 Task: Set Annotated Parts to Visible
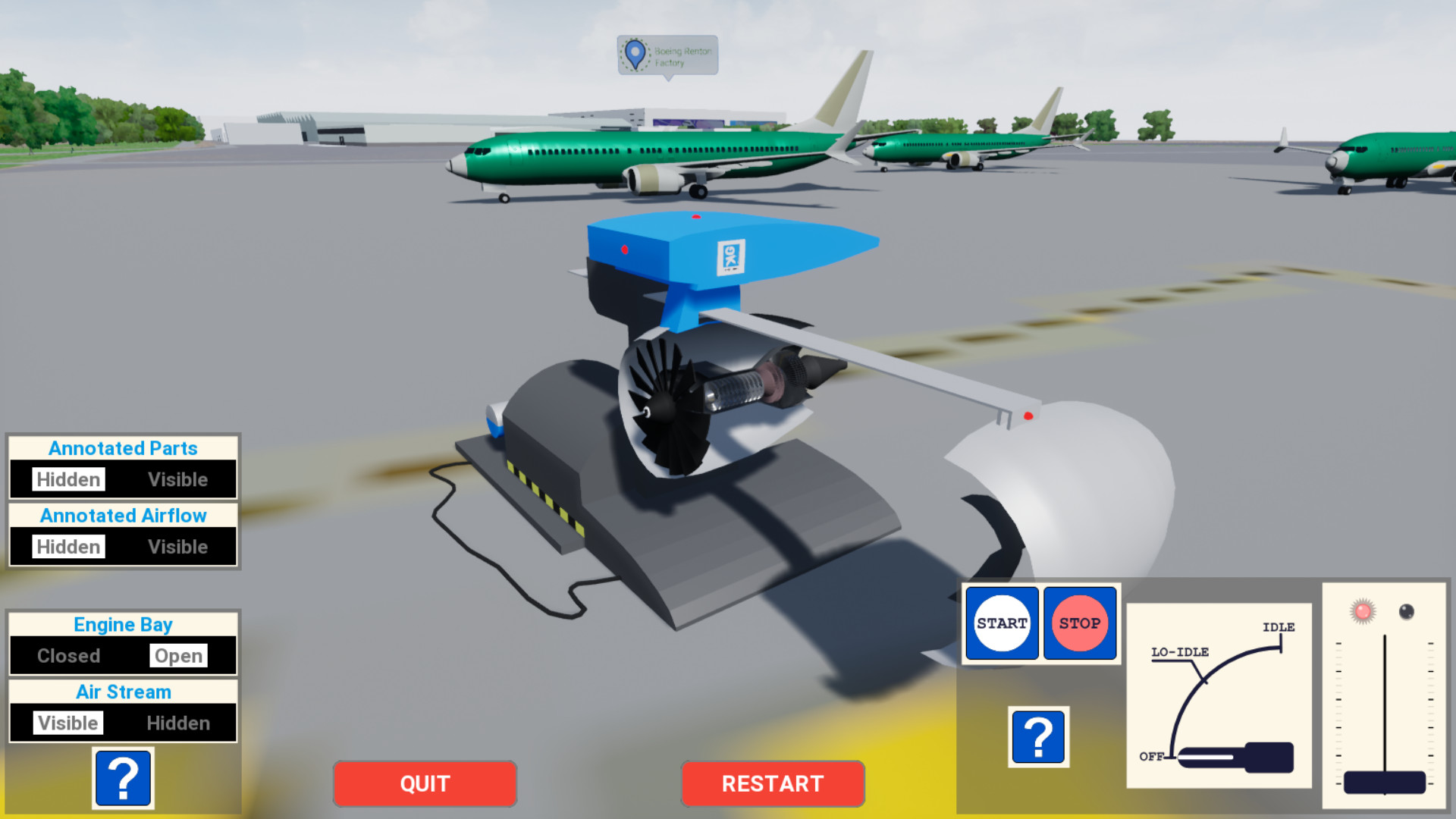[x=178, y=479]
